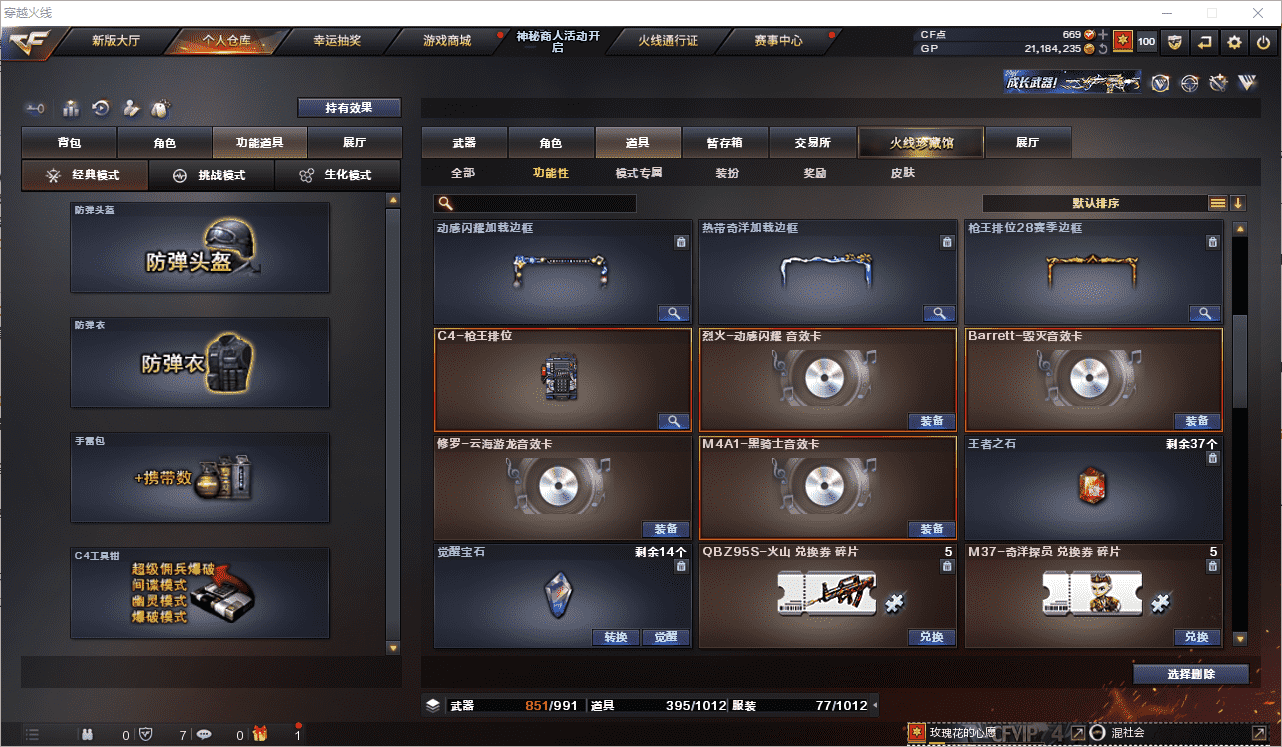Open the 游戏商城 shop tab
The height and width of the screenshot is (747, 1282).
[446, 41]
